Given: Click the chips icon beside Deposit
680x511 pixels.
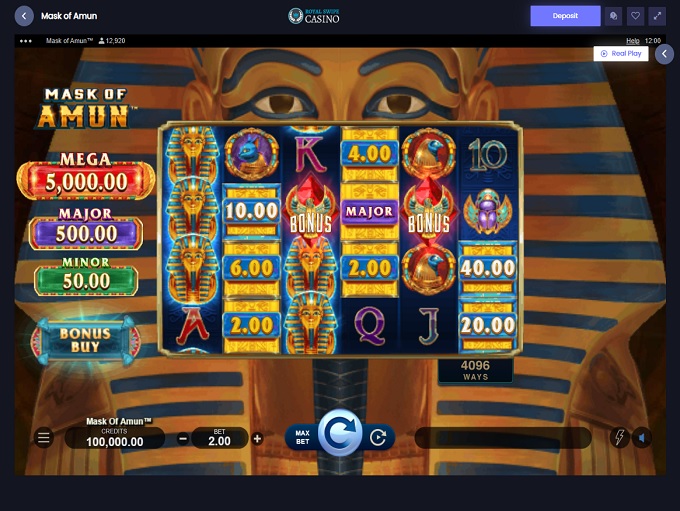Looking at the screenshot, I should pyautogui.click(x=613, y=16).
